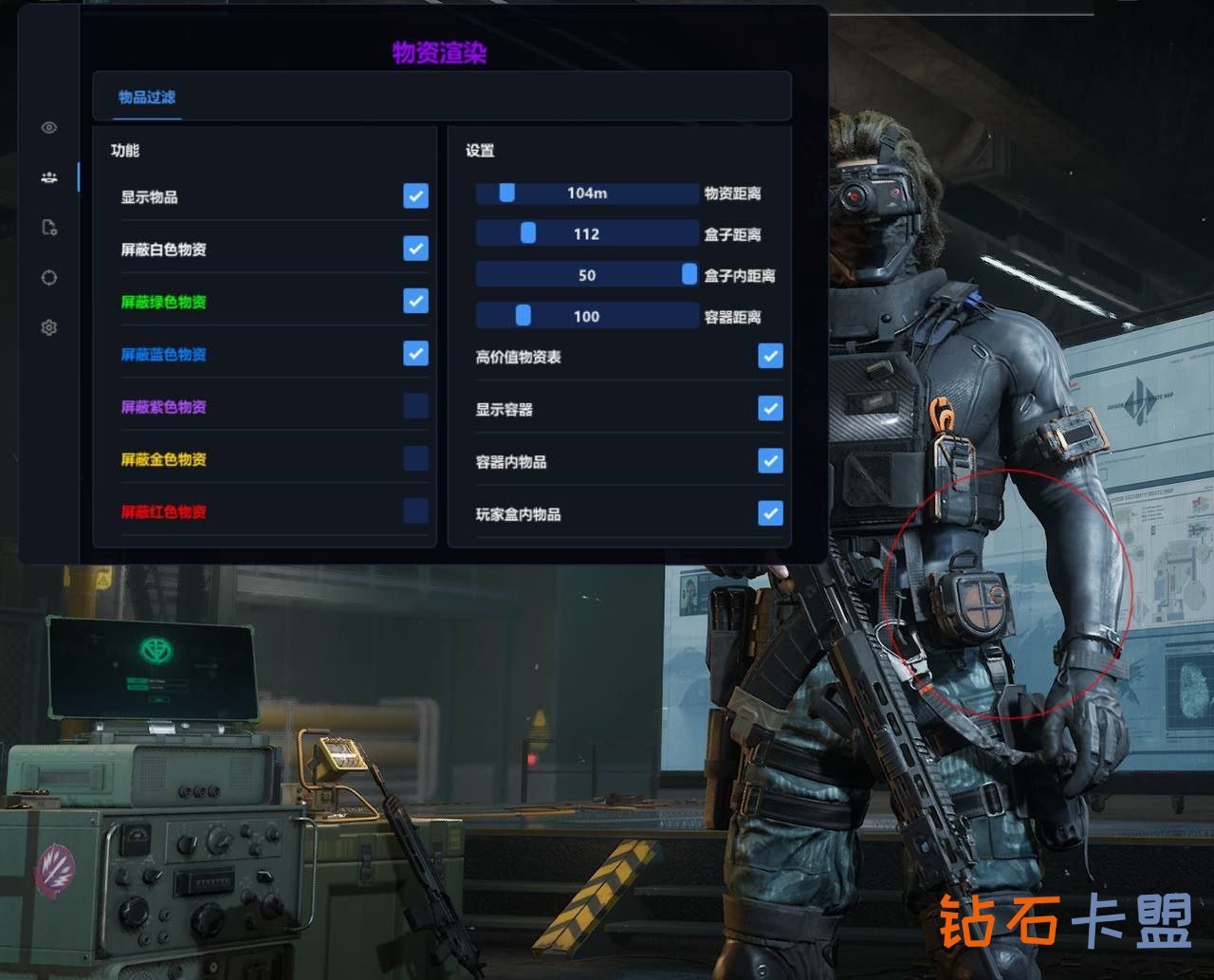Adjust the 盒子距离 slider

tap(586, 234)
